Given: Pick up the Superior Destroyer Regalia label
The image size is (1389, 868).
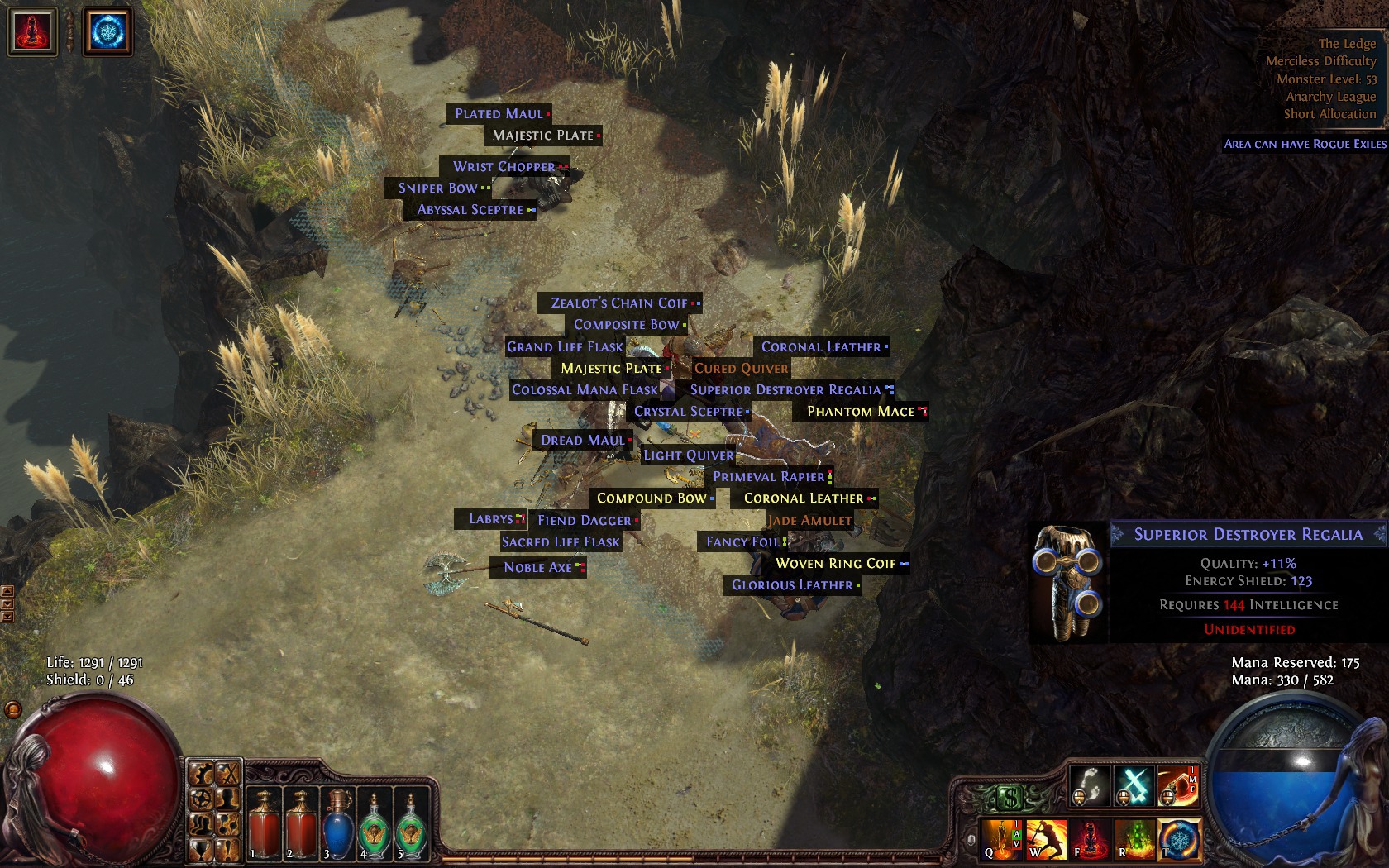Looking at the screenshot, I should pyautogui.click(x=785, y=389).
